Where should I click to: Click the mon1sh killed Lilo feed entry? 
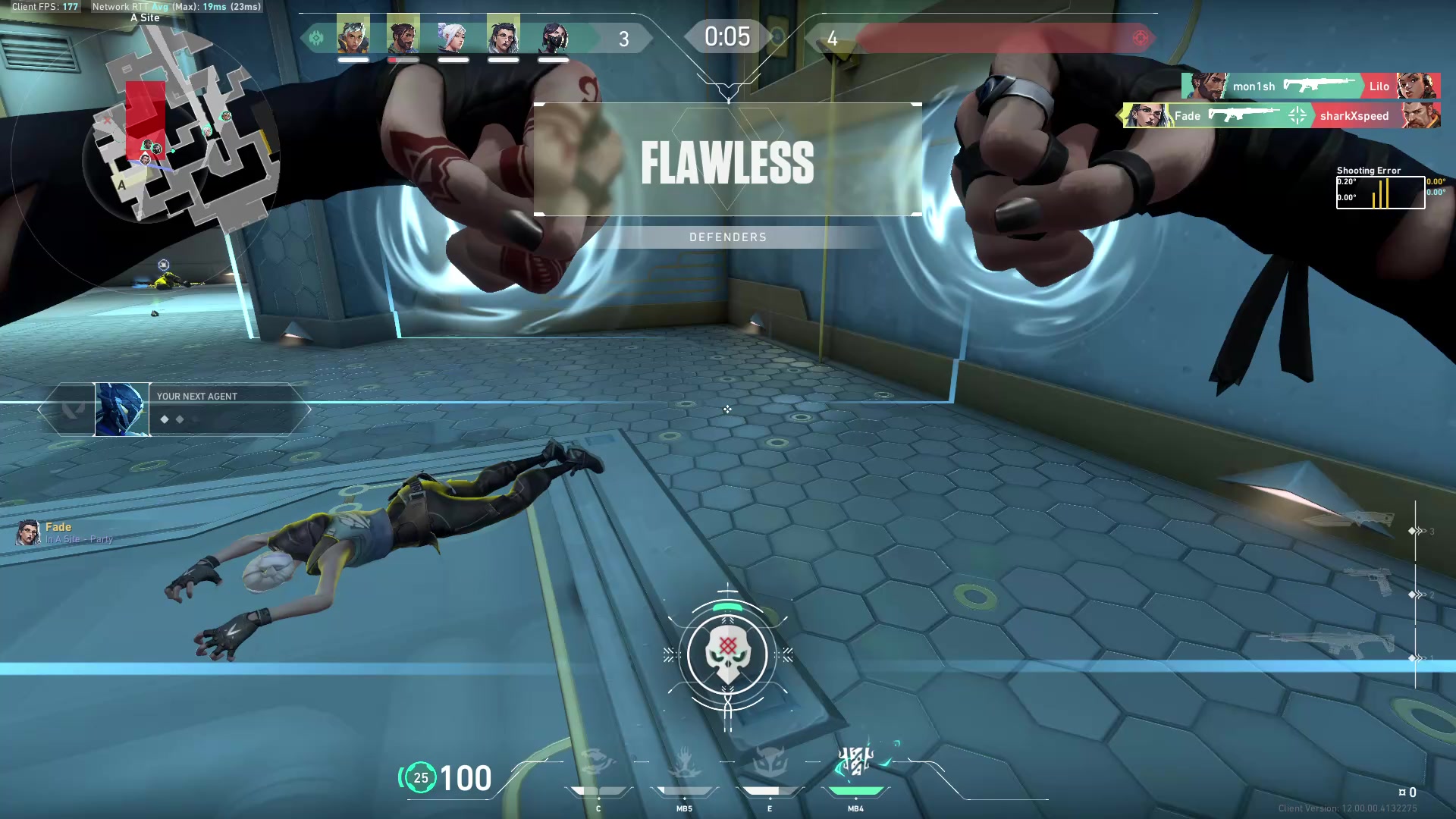pos(1310,86)
